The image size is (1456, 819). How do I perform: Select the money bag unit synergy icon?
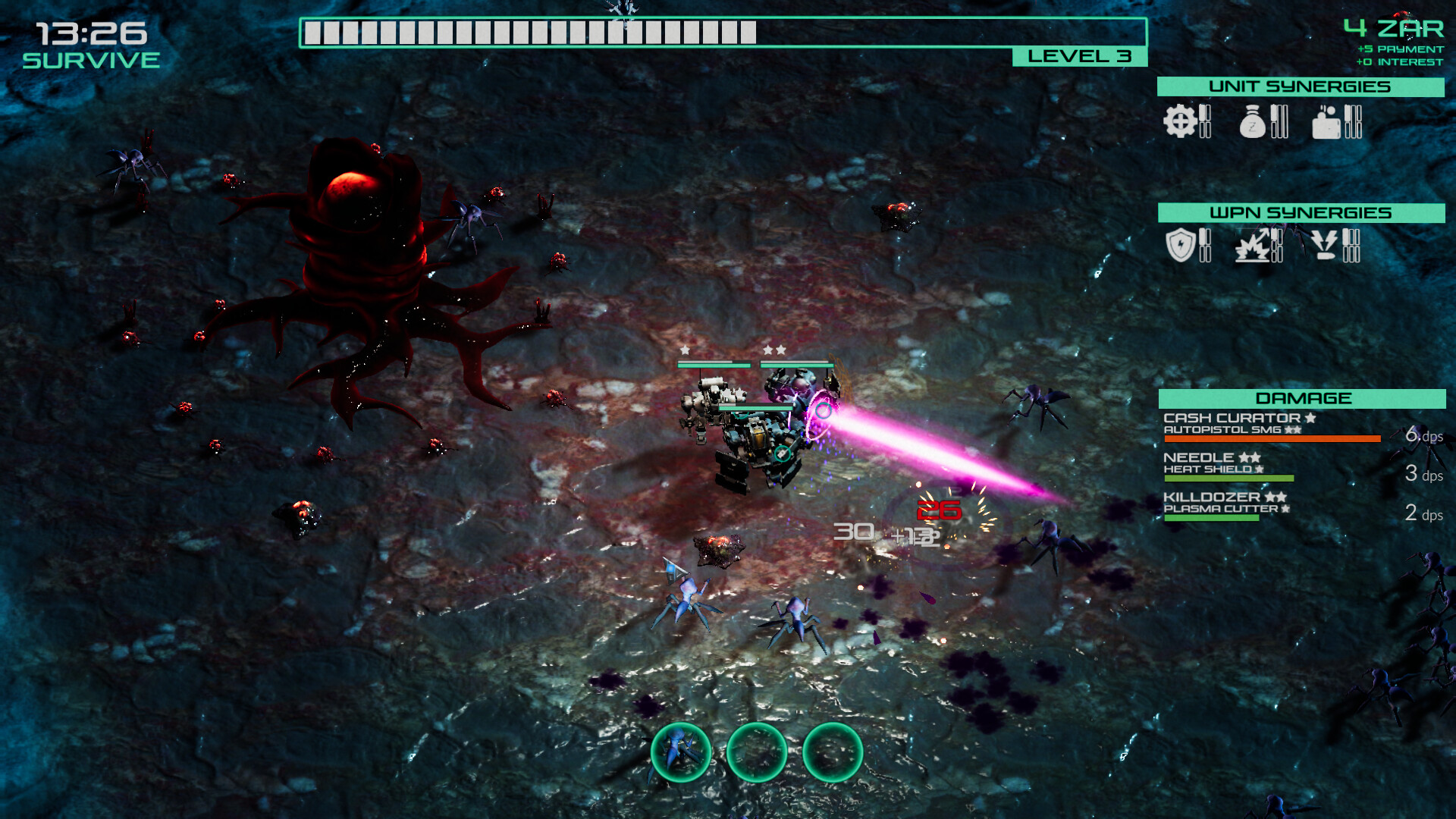coord(1253,122)
